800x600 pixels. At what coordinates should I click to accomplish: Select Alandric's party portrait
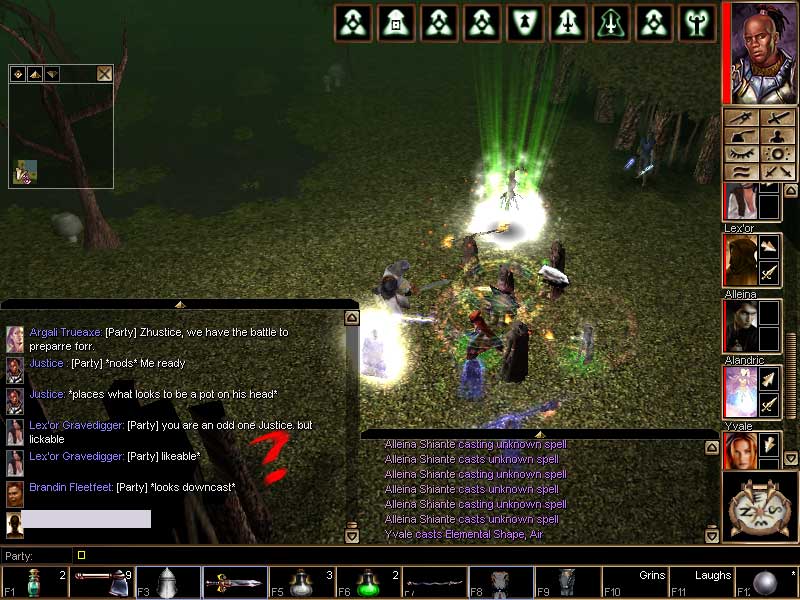pos(739,392)
